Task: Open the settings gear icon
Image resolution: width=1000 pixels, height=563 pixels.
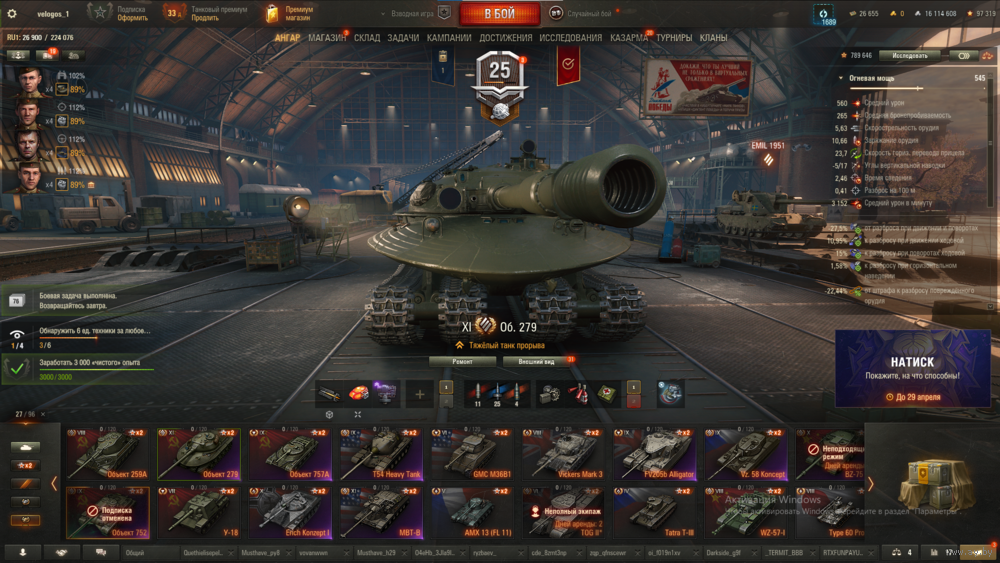Action: click(x=12, y=14)
